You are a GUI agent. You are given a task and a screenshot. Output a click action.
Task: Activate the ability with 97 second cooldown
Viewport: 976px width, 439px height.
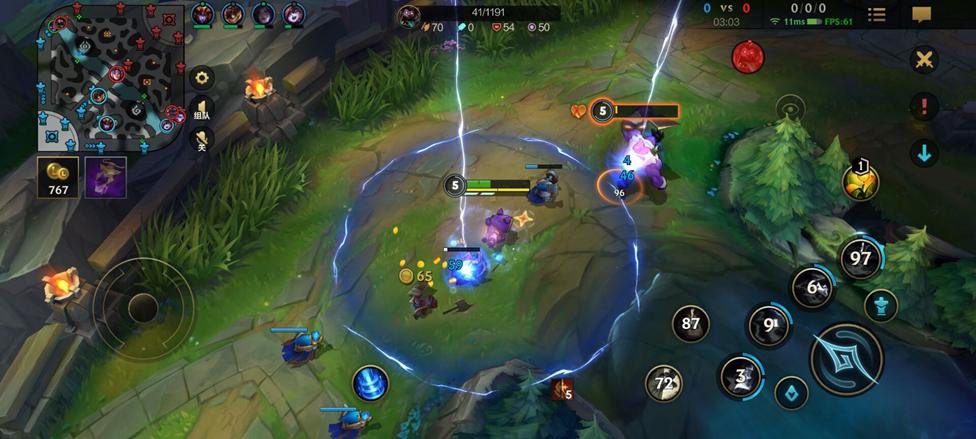[x=860, y=258]
